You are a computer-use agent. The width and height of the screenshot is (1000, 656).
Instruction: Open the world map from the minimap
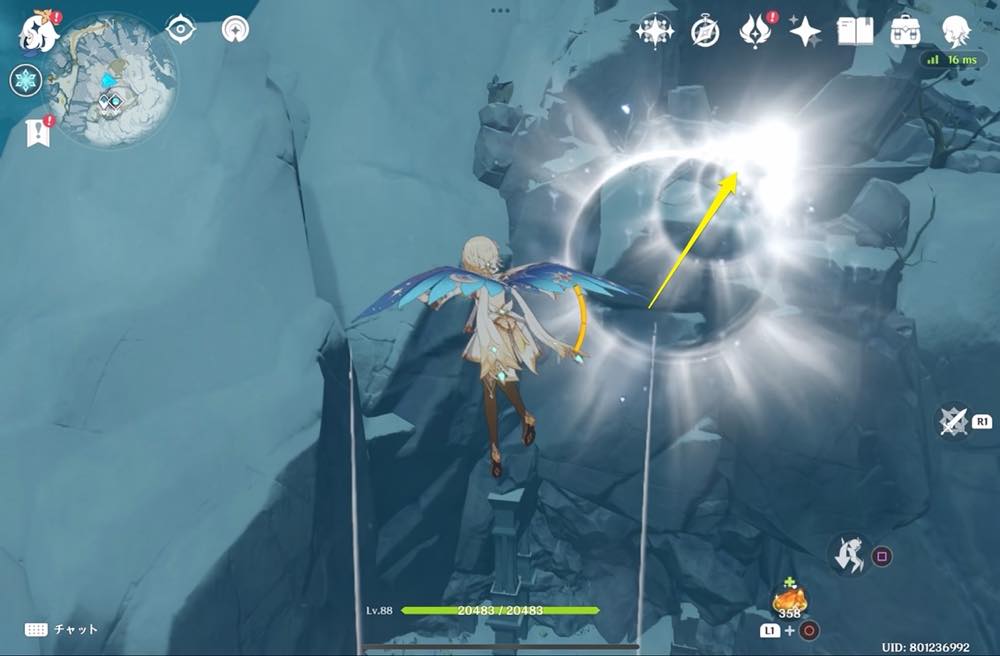pyautogui.click(x=111, y=78)
